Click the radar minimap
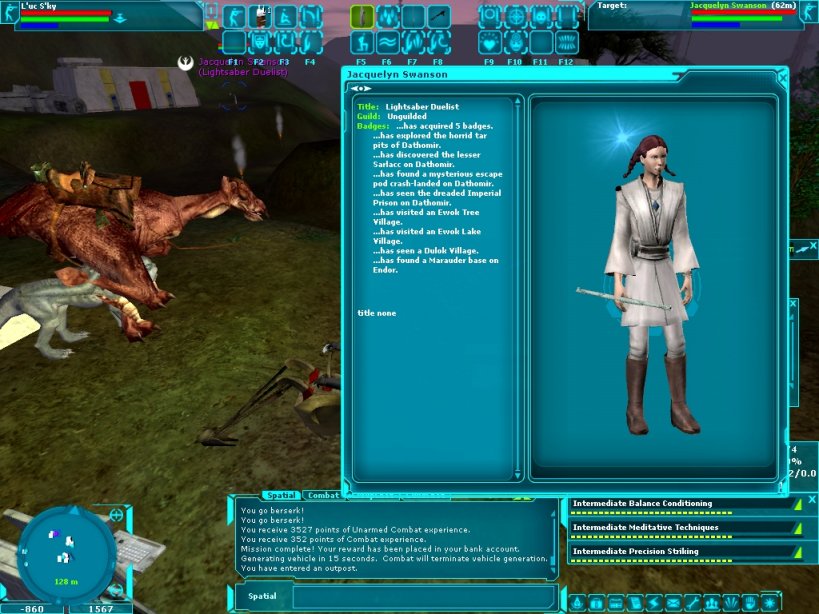The width and height of the screenshot is (819, 614). point(64,548)
